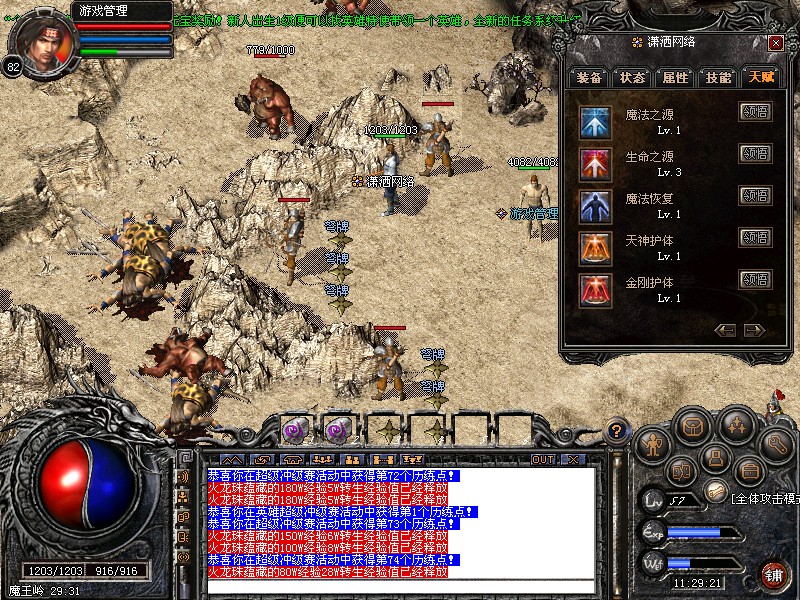
Task: Comprehend the 天神护体 talent
Action: pos(755,237)
